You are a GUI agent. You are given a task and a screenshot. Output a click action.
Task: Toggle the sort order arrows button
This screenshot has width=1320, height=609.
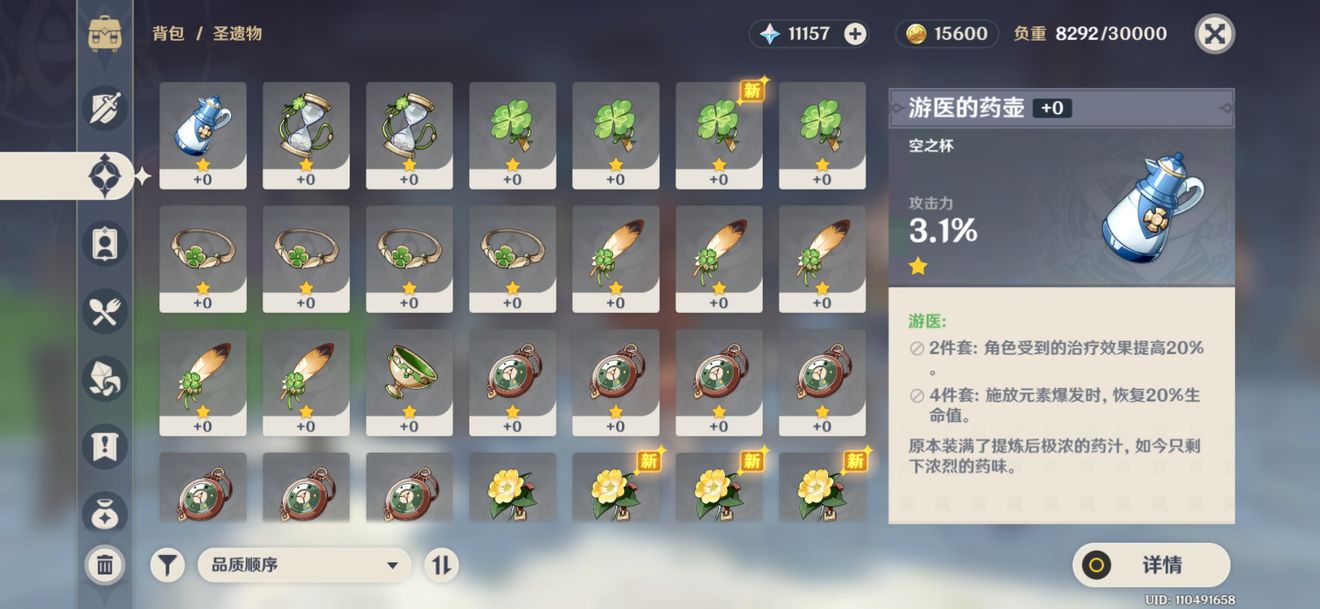coord(441,565)
